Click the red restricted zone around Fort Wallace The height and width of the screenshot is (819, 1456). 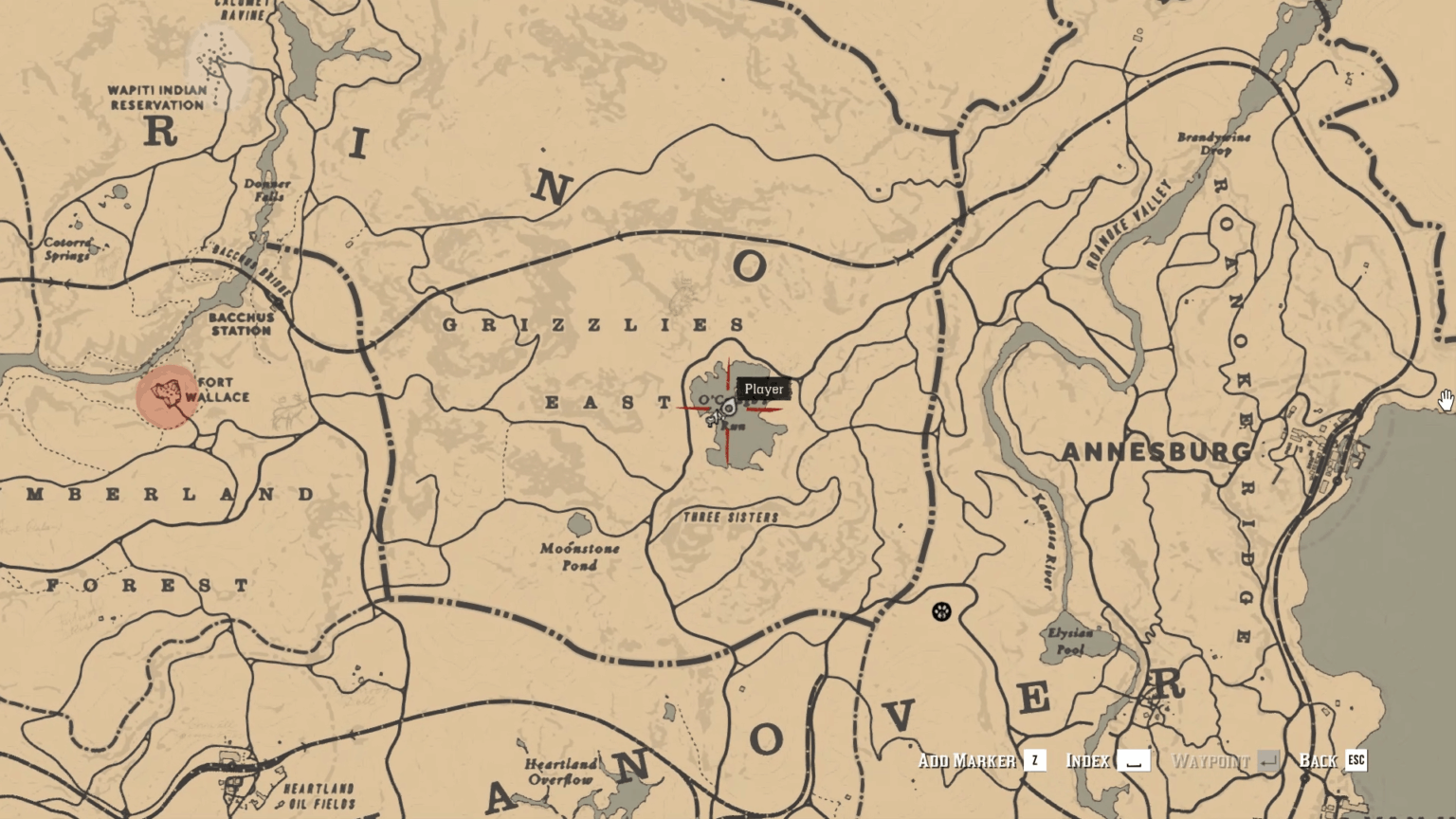(169, 398)
